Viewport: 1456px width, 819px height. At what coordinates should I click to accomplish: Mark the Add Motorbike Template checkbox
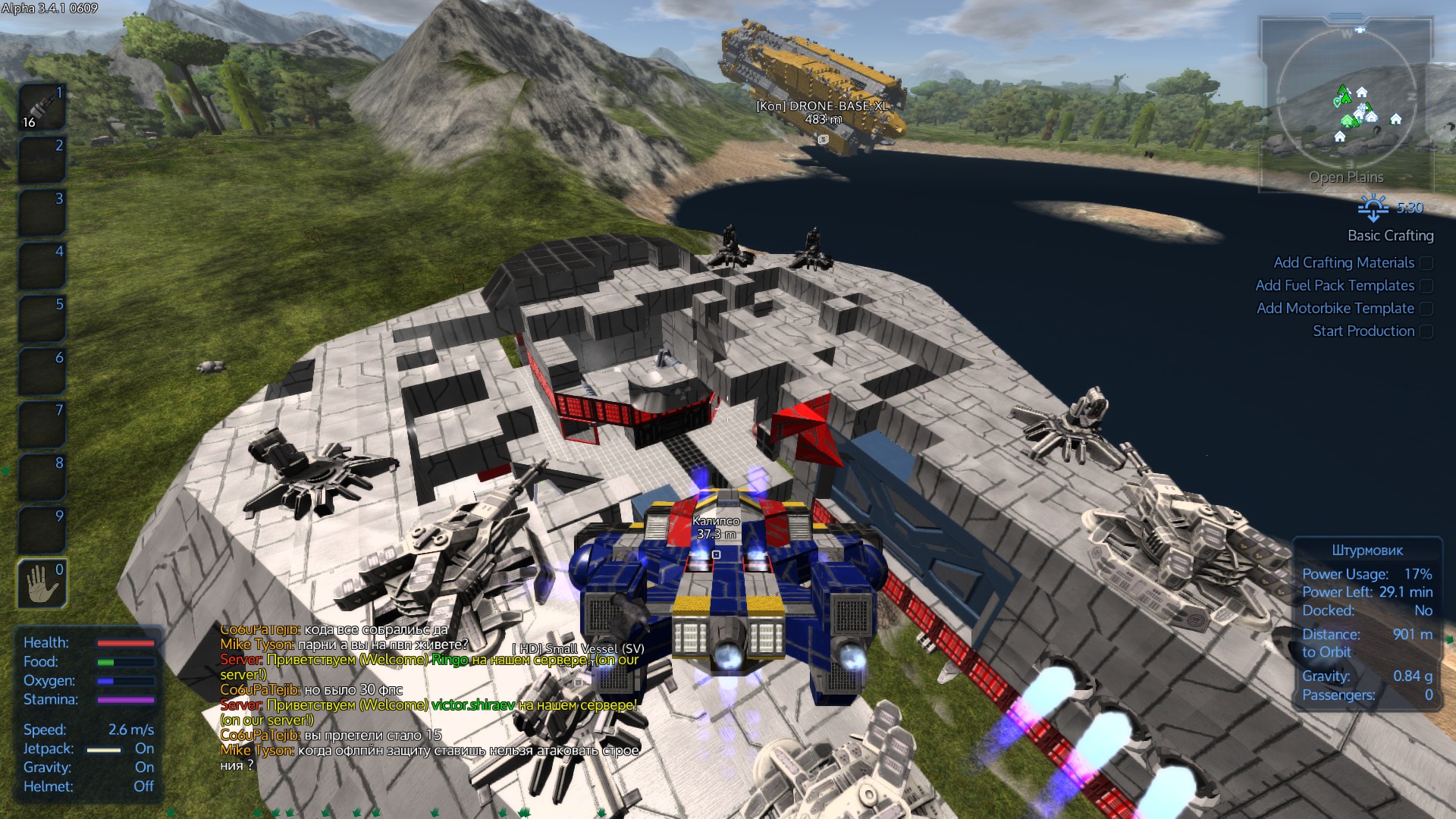[x=1426, y=309]
